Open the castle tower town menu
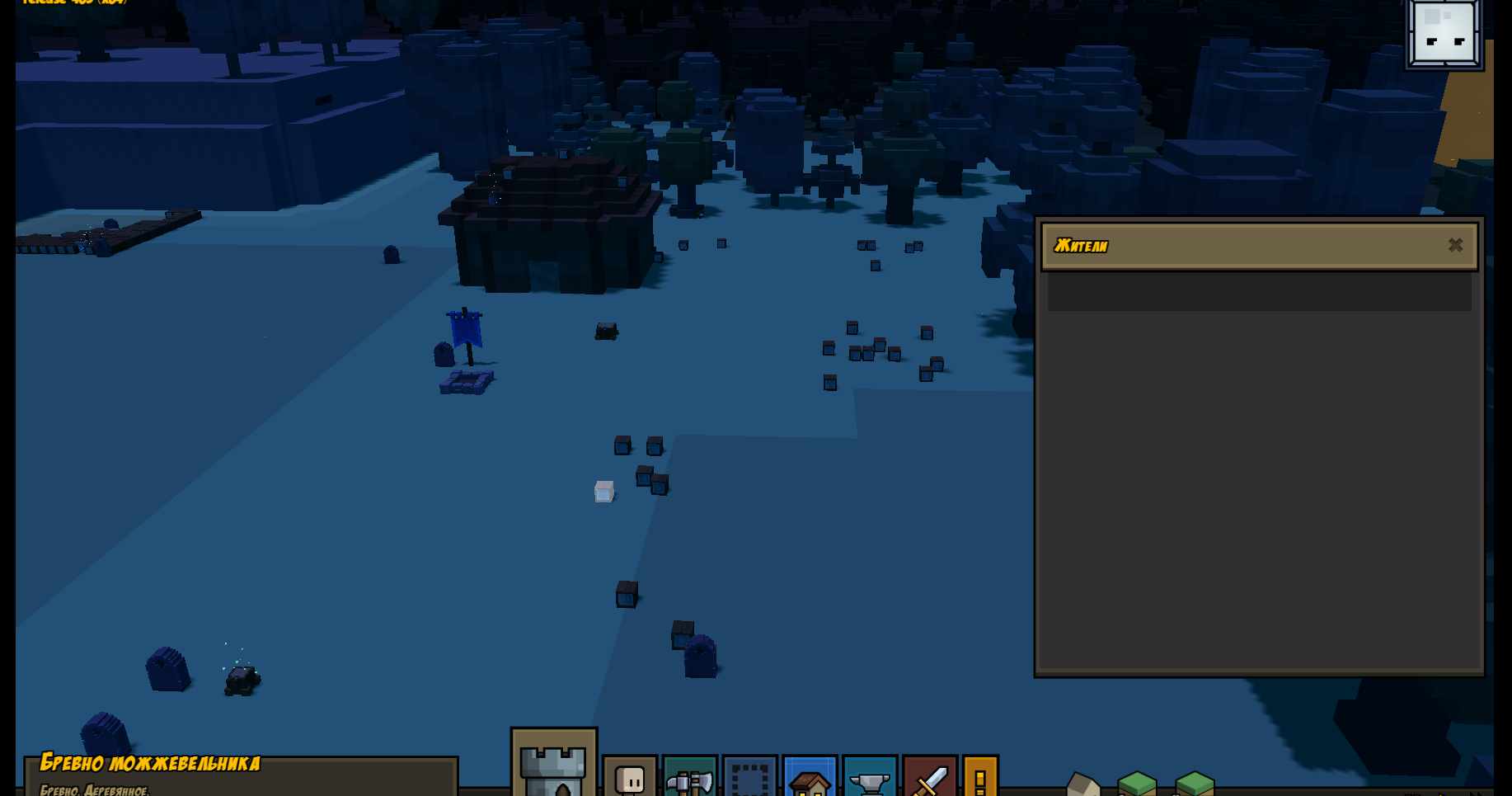This screenshot has height=796, width=1512. pos(553,765)
